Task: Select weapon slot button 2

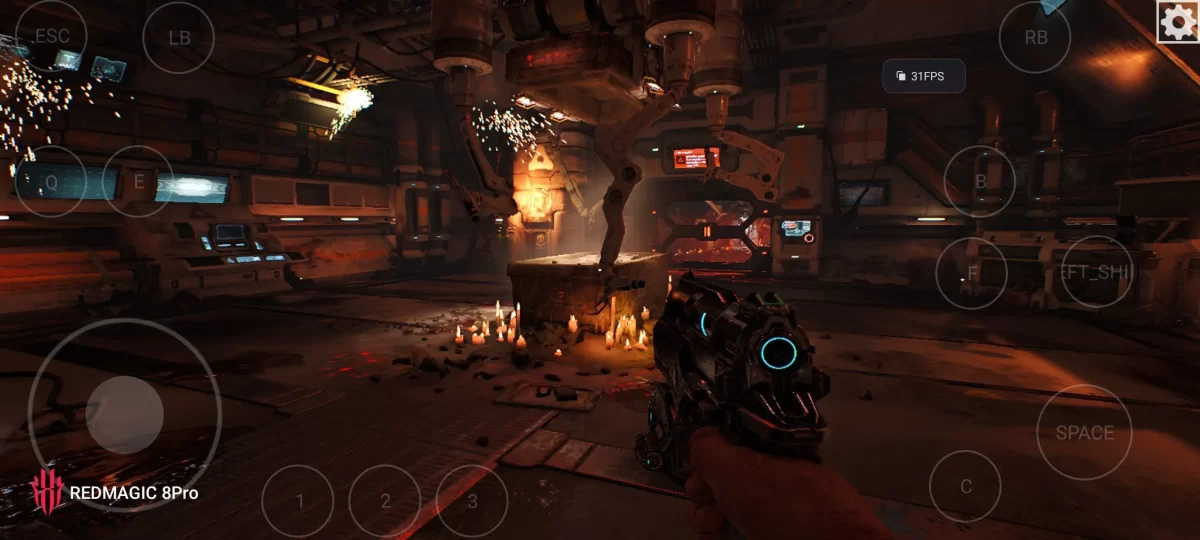Action: 385,501
